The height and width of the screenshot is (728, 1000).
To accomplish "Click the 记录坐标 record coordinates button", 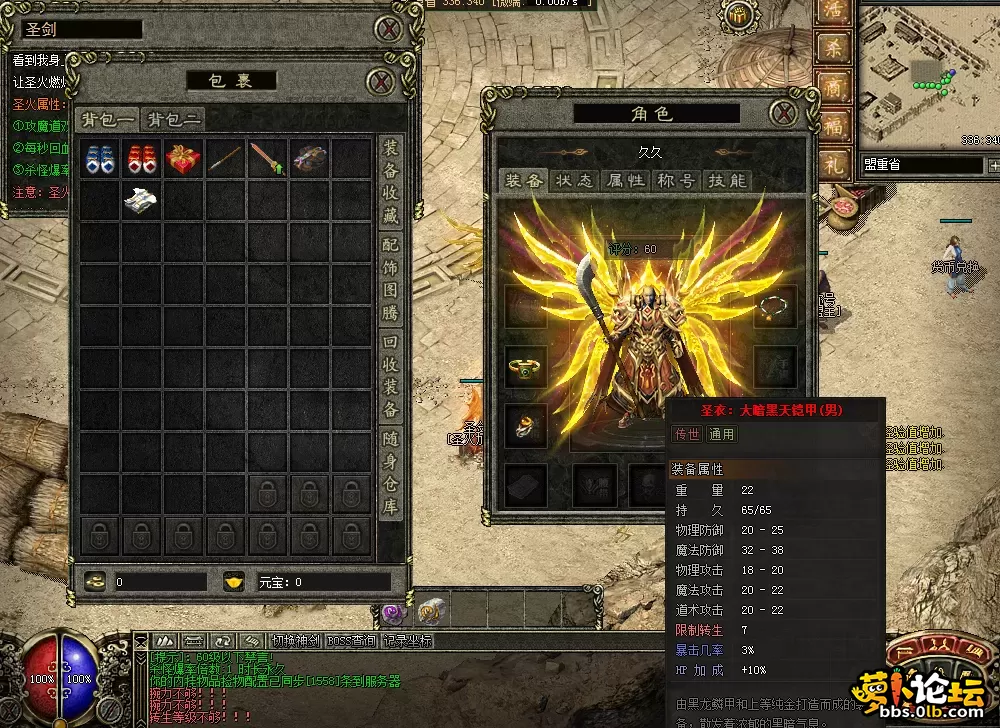I will coord(407,641).
